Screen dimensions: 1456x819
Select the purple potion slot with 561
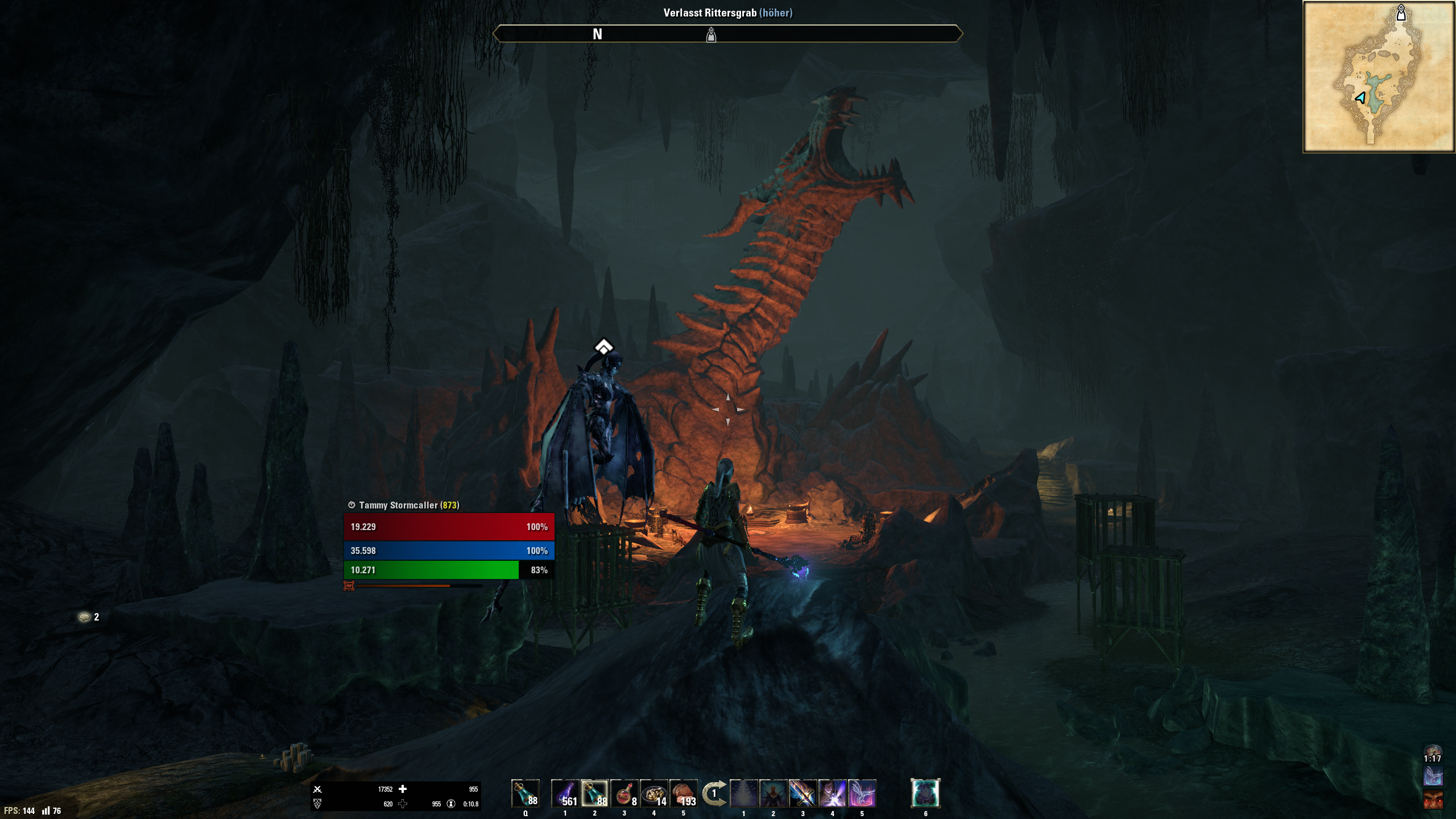coord(565,793)
